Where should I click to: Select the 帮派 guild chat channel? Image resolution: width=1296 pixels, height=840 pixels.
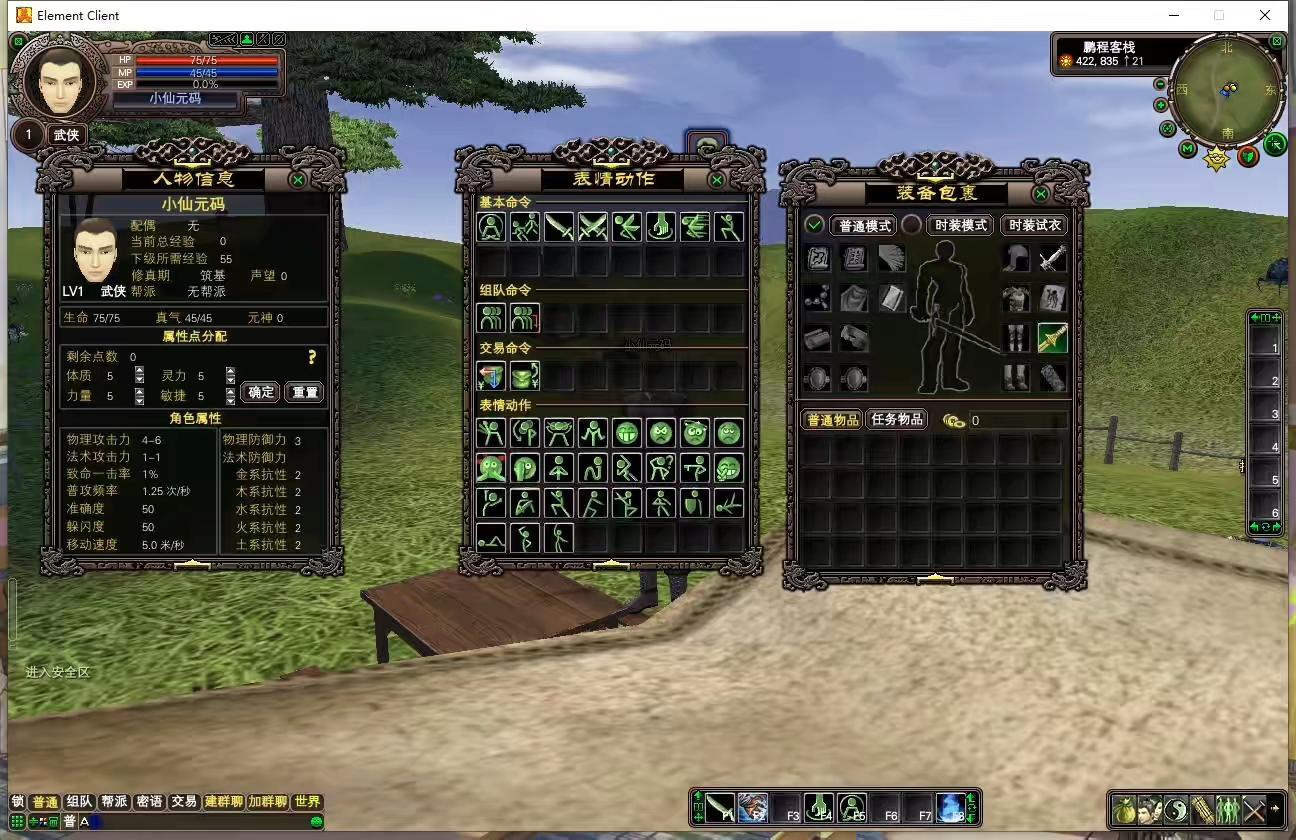point(114,802)
